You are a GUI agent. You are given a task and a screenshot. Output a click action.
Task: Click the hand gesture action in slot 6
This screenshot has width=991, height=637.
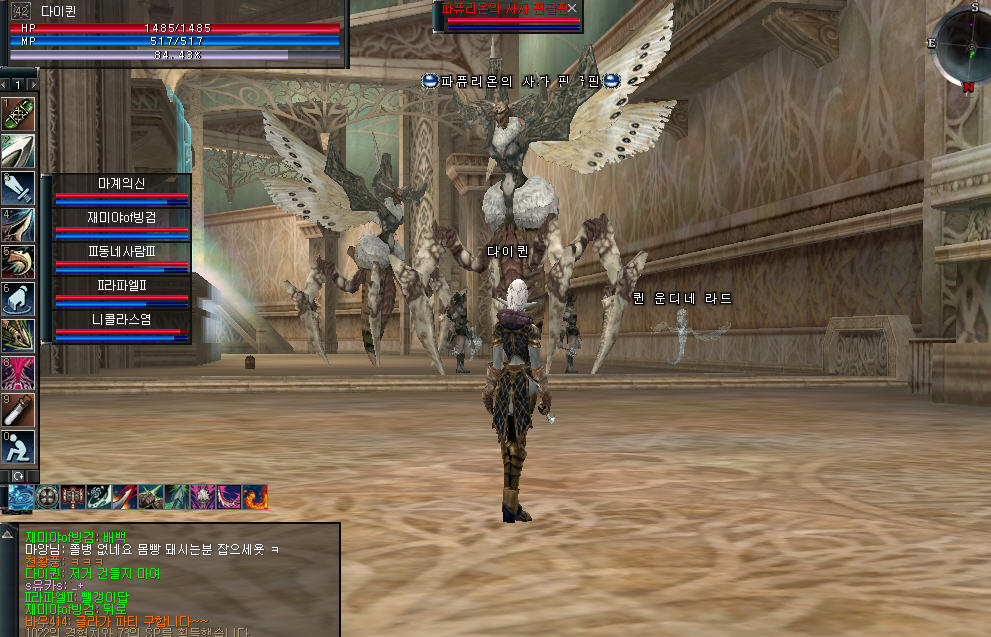20,298
